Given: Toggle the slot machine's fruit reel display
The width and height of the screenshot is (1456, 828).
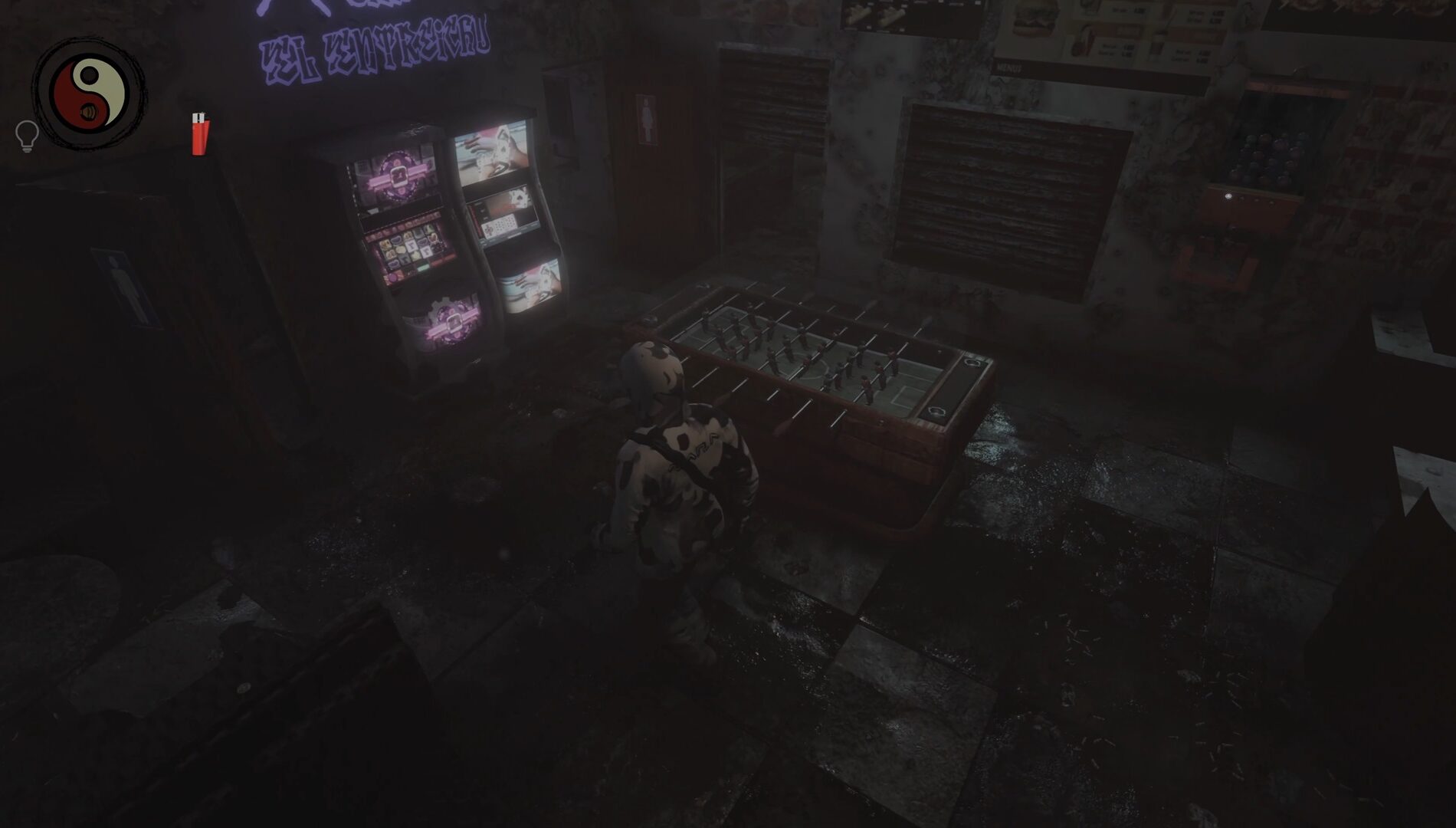Looking at the screenshot, I should (410, 247).
